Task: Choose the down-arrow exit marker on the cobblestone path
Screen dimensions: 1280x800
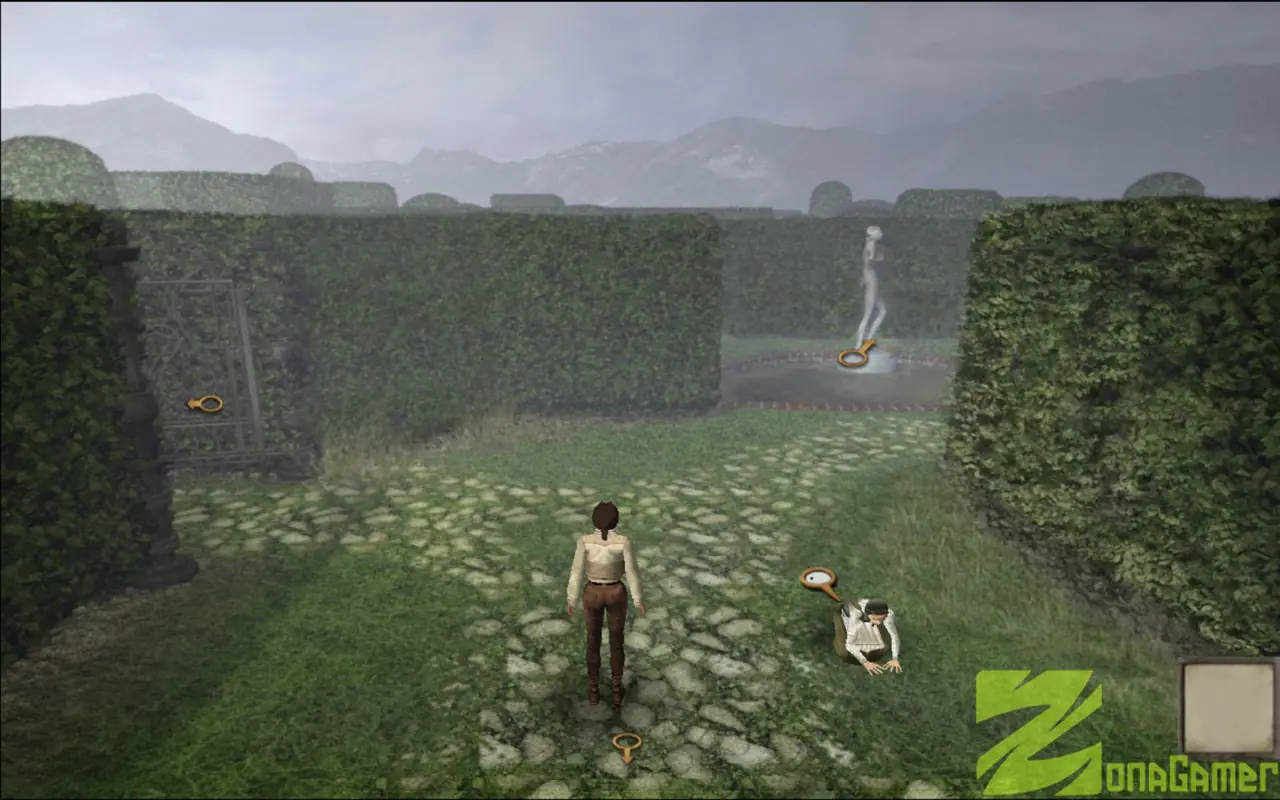Action: (x=627, y=746)
